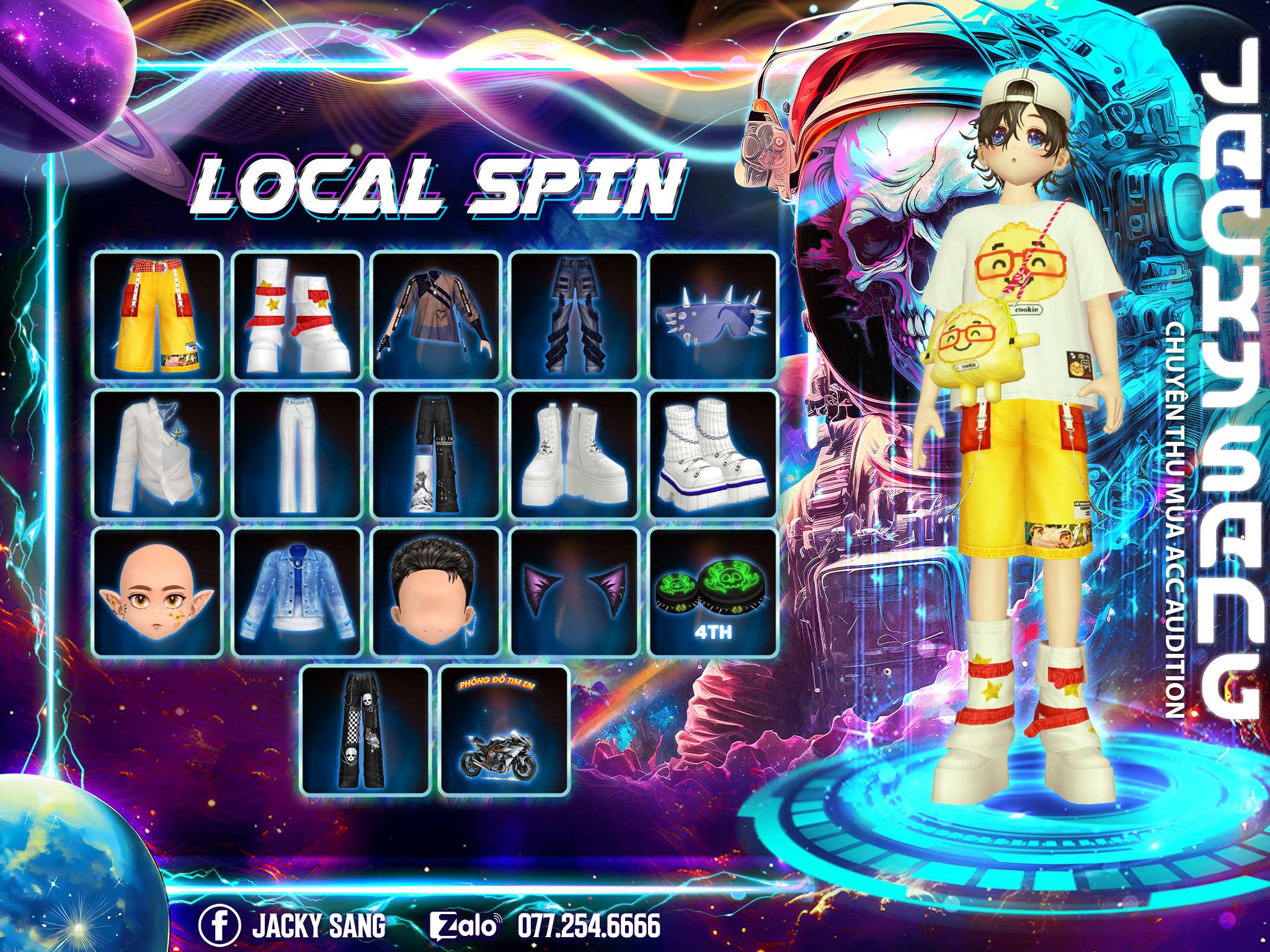The width and height of the screenshot is (1270, 952).
Task: Choose the purple cat ears tile
Action: click(575, 591)
